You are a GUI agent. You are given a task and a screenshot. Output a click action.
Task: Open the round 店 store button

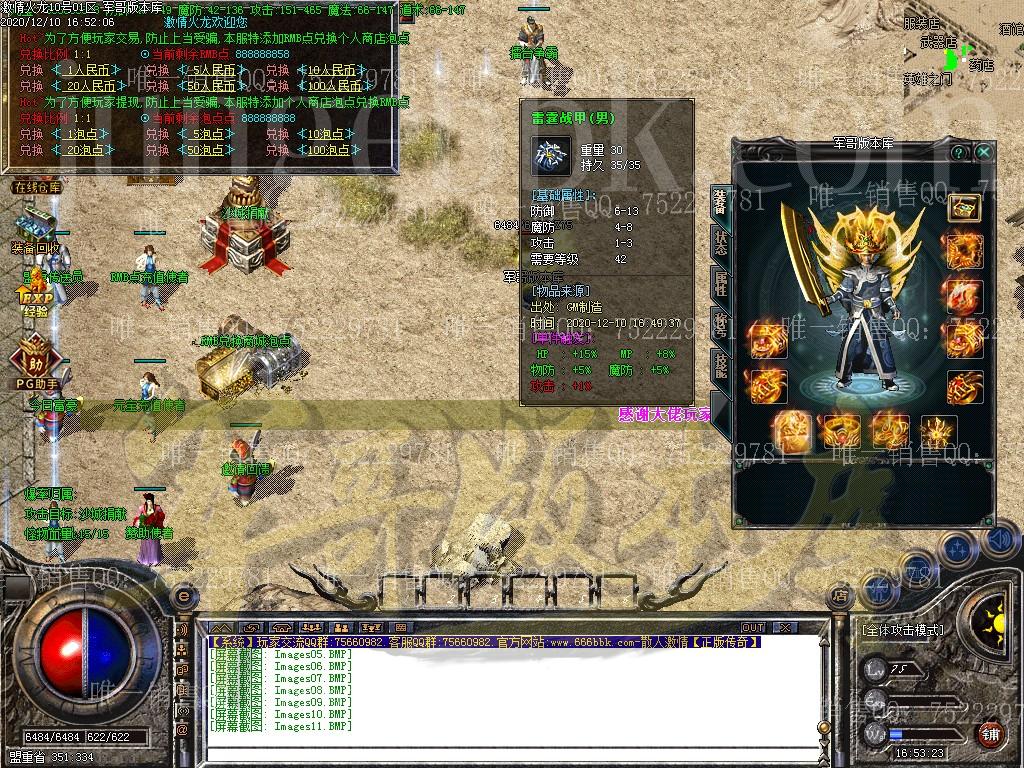coord(840,596)
